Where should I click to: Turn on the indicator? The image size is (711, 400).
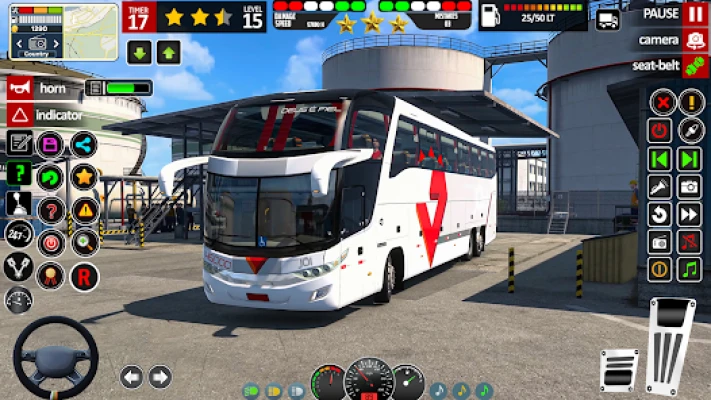click(x=18, y=115)
